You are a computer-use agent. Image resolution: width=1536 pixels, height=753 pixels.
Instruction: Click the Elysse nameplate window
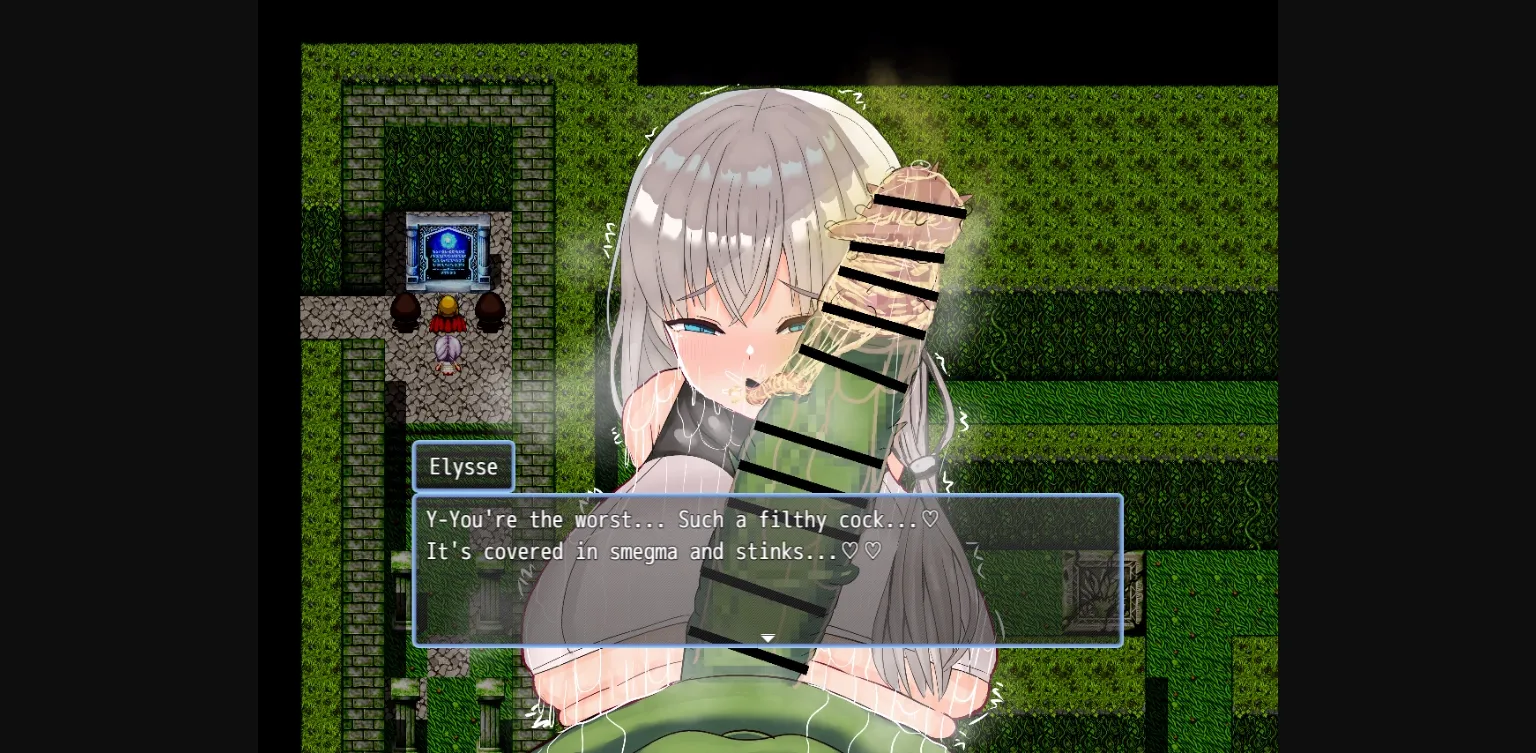(463, 466)
